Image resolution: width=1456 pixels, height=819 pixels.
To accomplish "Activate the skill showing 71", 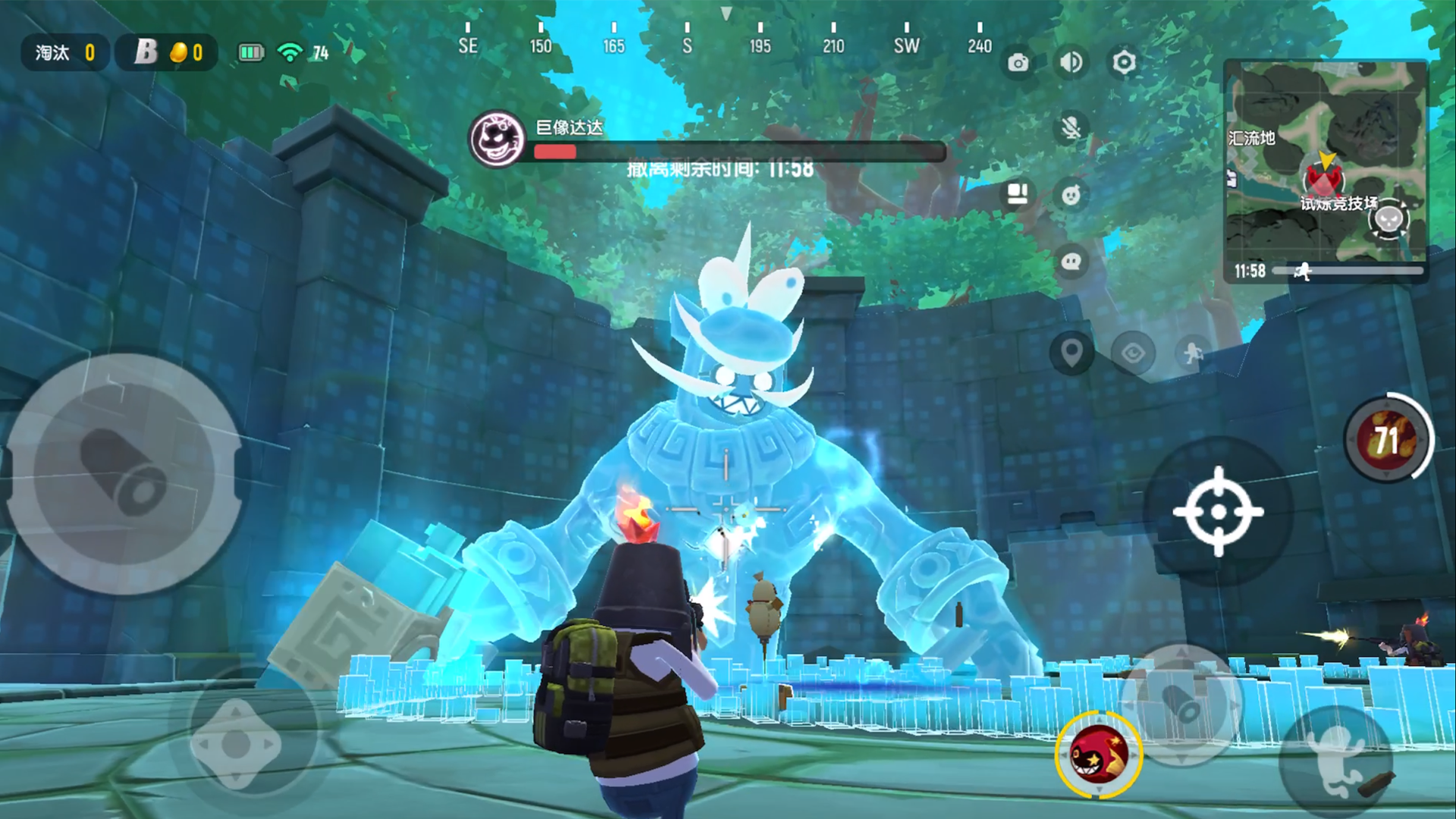I will coord(1387,439).
